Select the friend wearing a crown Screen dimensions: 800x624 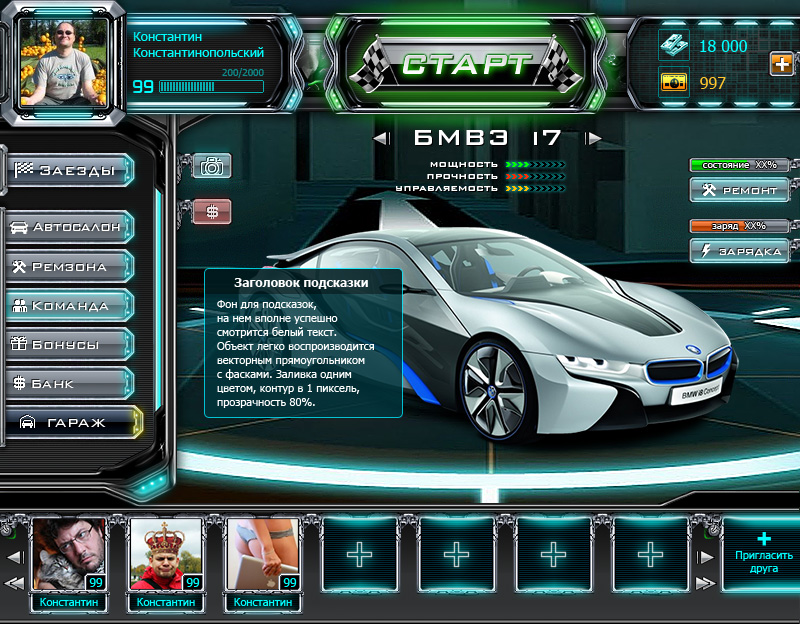pyautogui.click(x=165, y=555)
